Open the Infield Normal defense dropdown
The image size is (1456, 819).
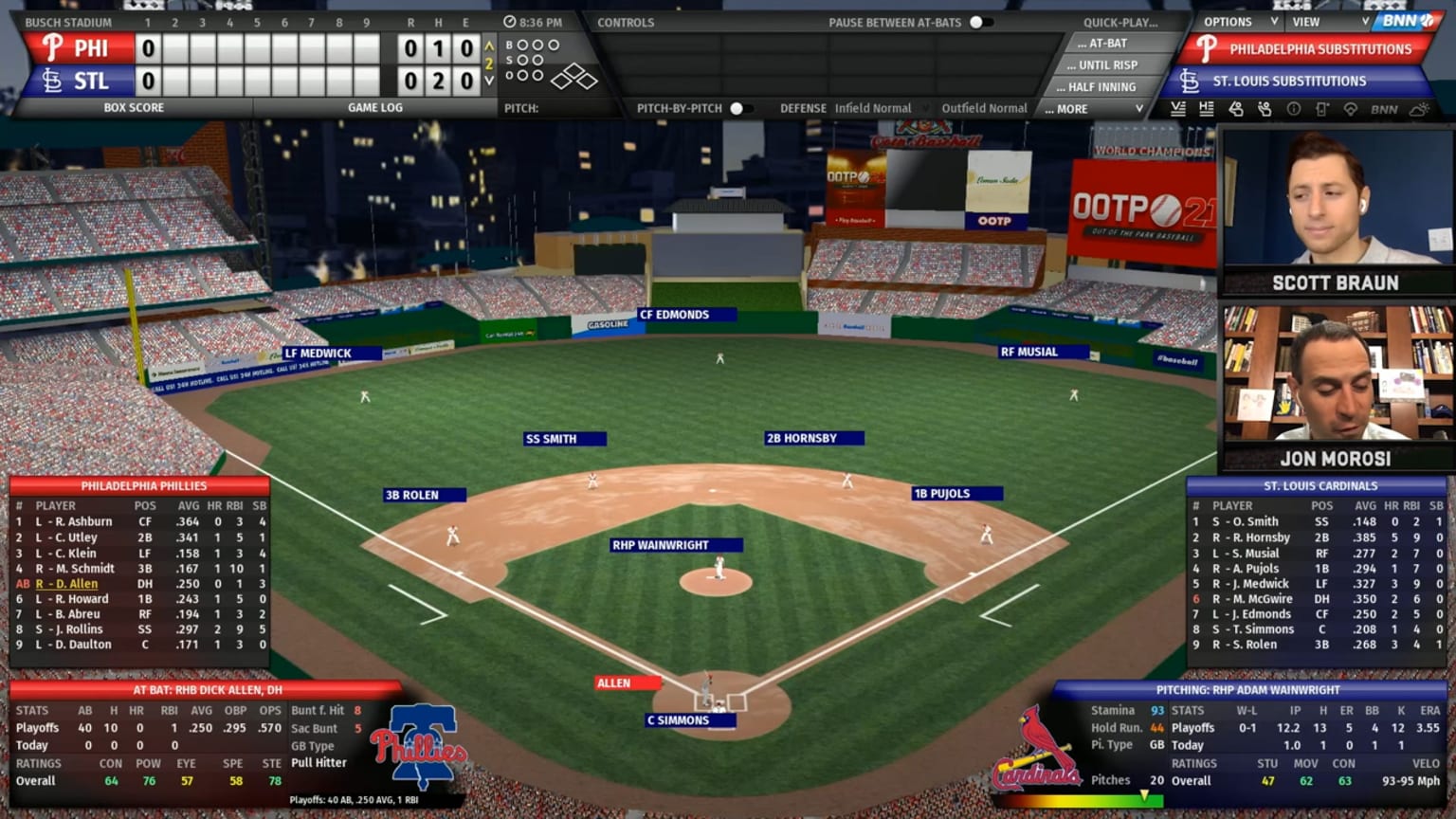coord(876,108)
